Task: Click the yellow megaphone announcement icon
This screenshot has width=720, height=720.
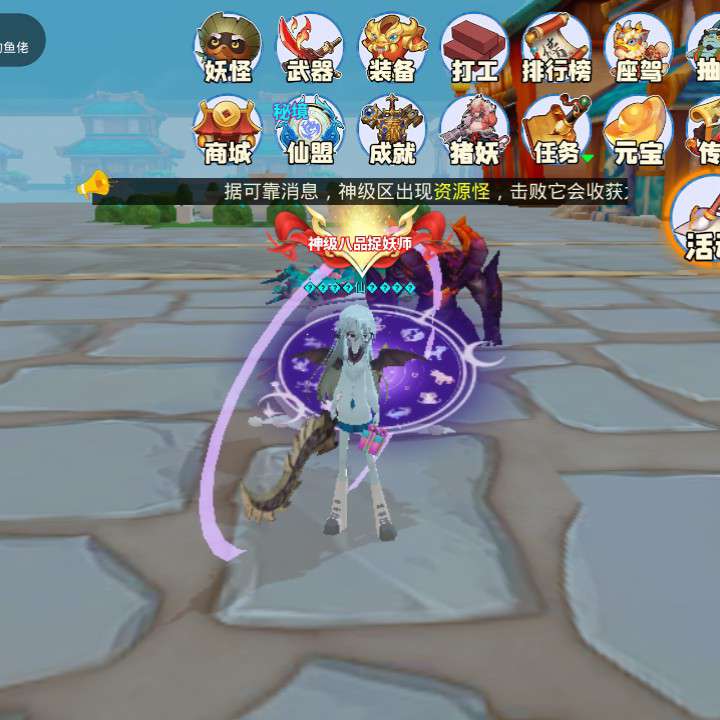Action: (x=93, y=183)
